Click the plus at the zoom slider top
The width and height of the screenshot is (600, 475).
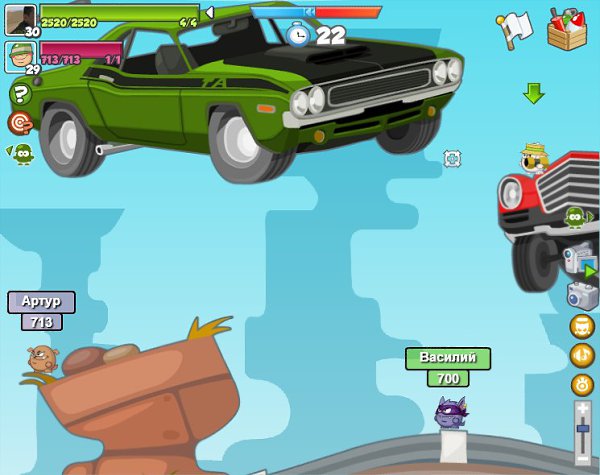582,408
